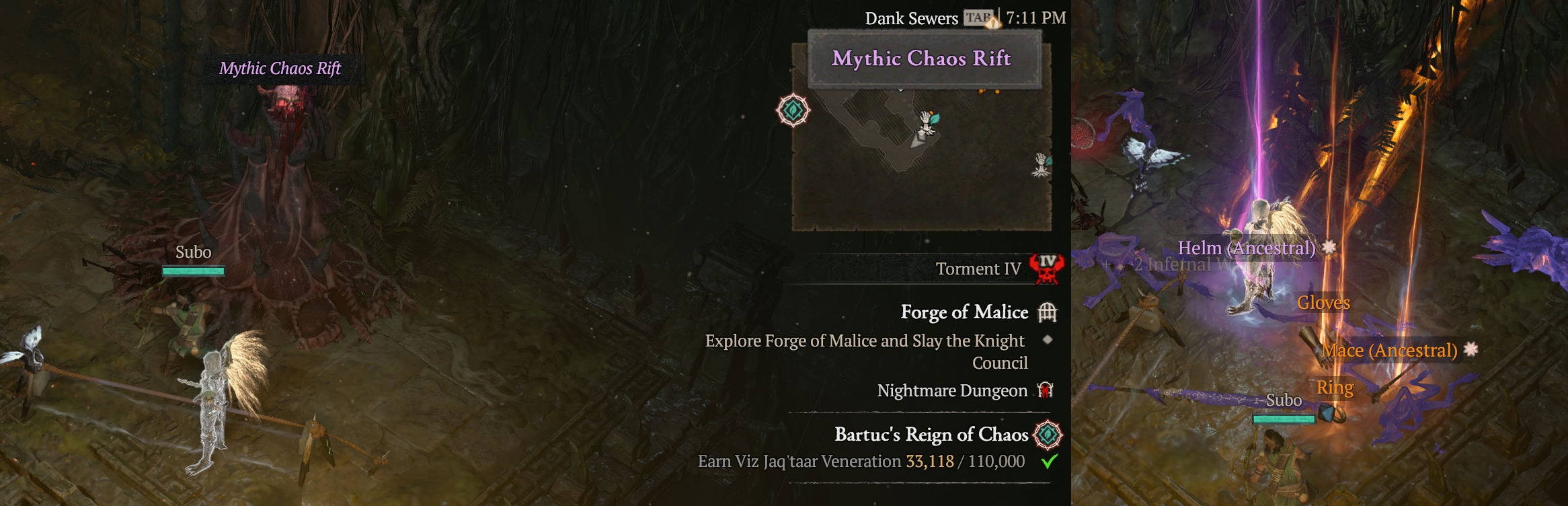Pick up Helm (Ancestral) loot label
Image resolution: width=1568 pixels, height=506 pixels.
click(x=1246, y=248)
